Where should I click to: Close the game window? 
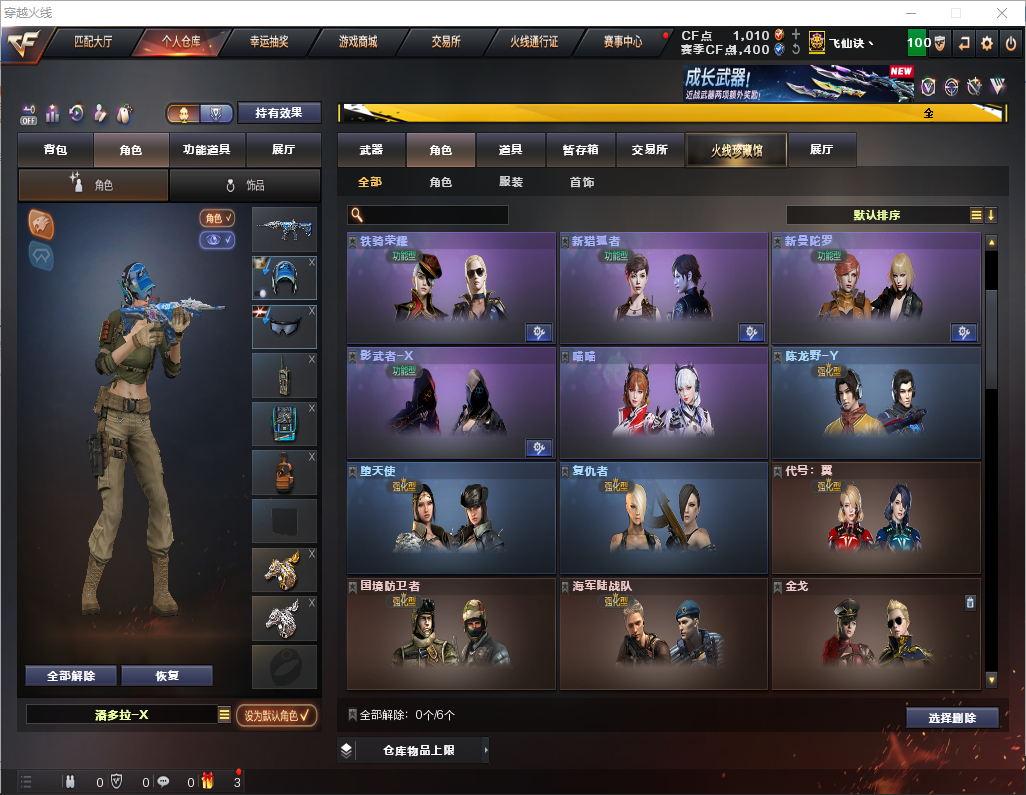[1001, 13]
